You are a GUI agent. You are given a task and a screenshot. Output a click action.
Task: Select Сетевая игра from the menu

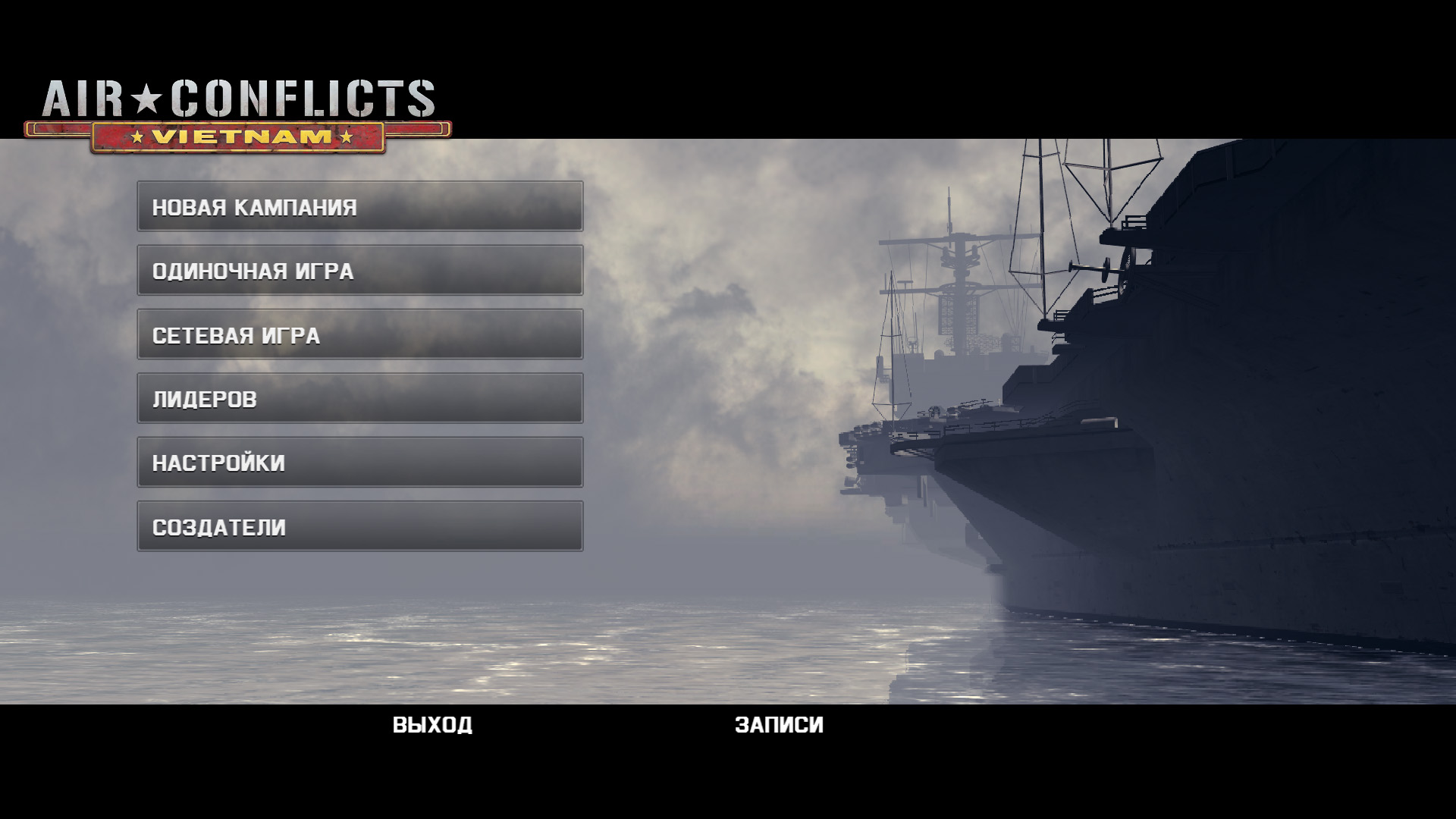click(359, 334)
